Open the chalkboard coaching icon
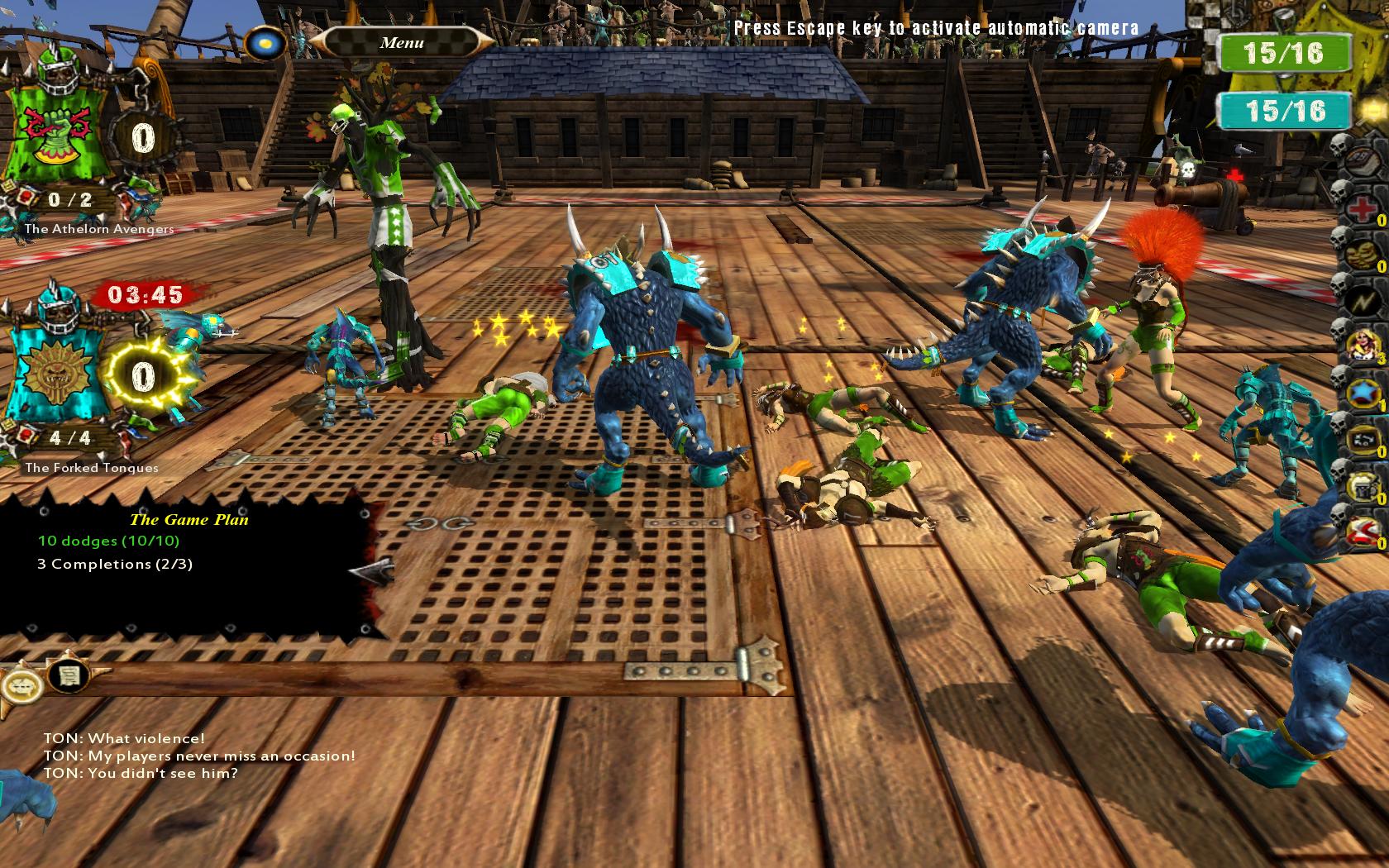1389x868 pixels. click(x=1362, y=440)
